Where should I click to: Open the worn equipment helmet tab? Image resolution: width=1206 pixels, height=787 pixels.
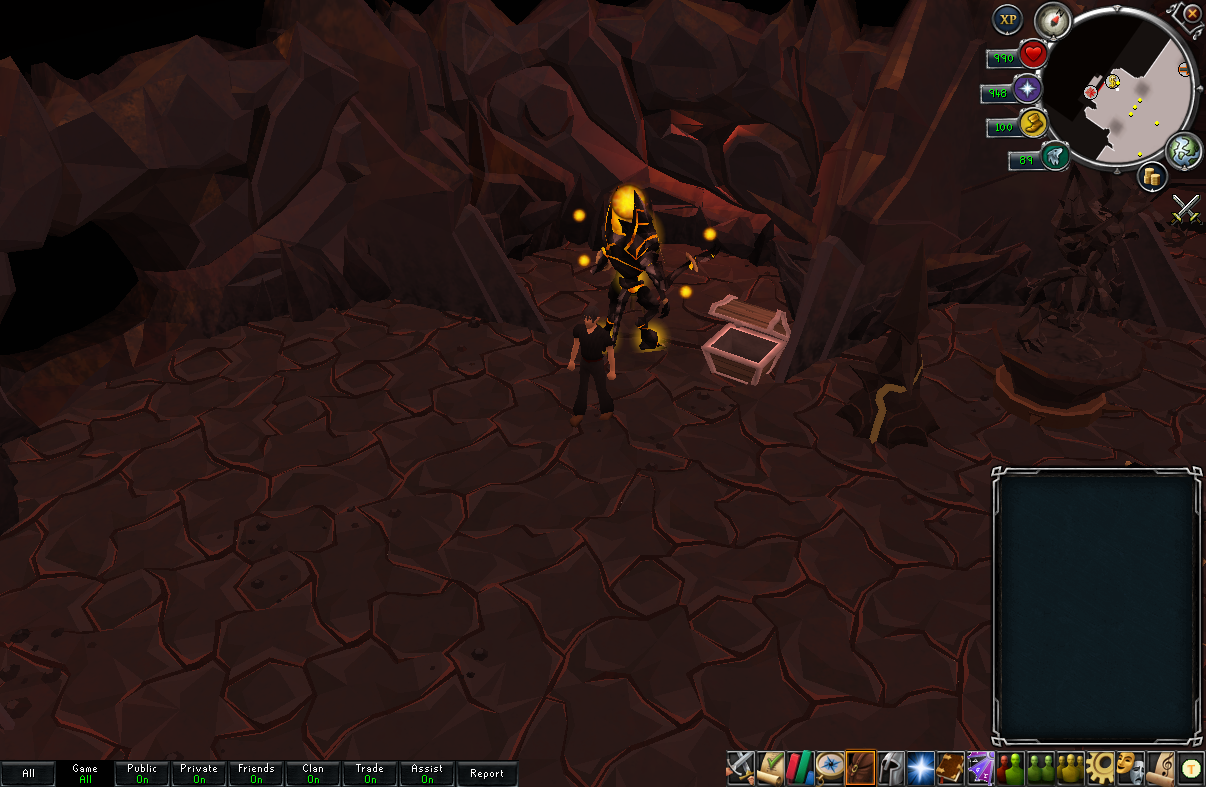tap(891, 767)
